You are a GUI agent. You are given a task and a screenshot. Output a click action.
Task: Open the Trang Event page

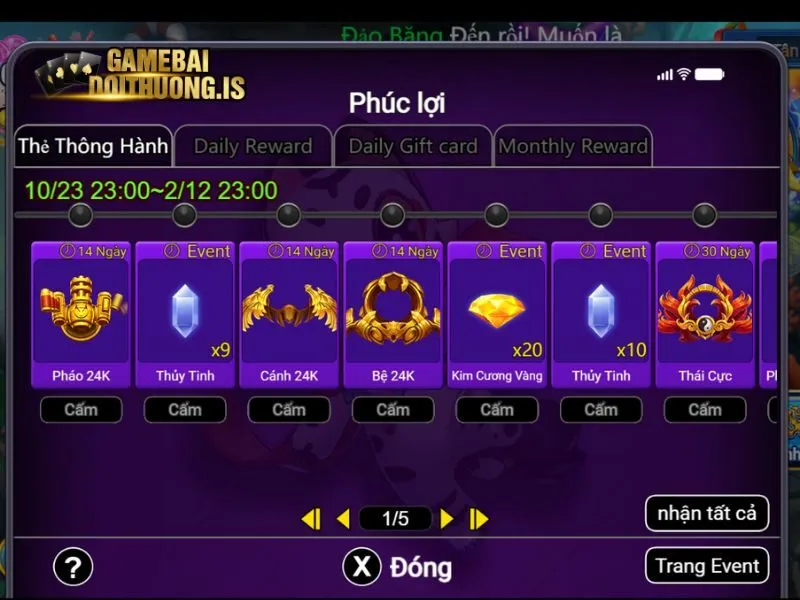707,566
